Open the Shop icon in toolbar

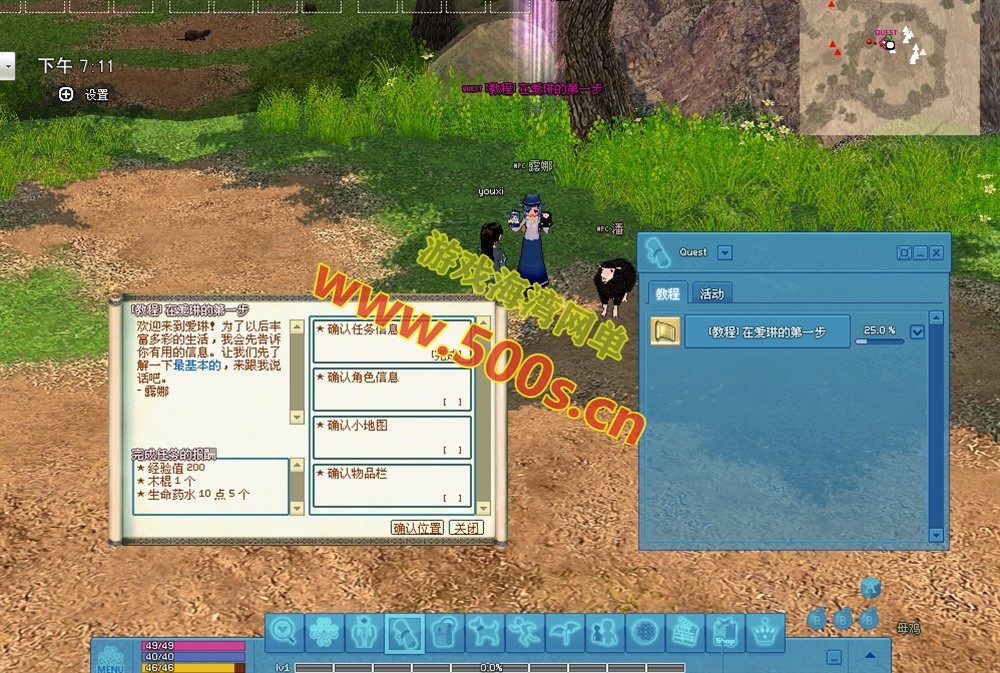click(x=725, y=633)
